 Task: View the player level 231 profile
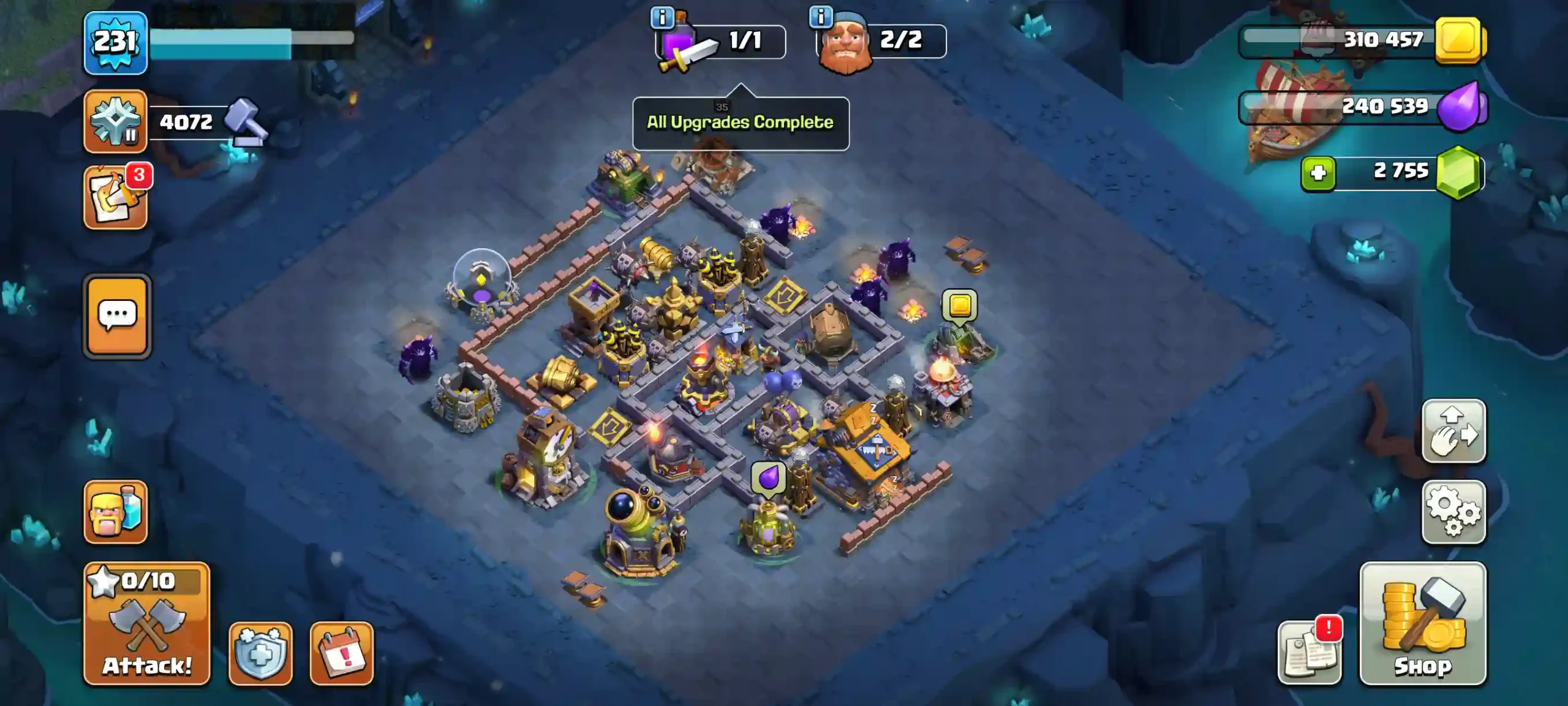(x=115, y=43)
